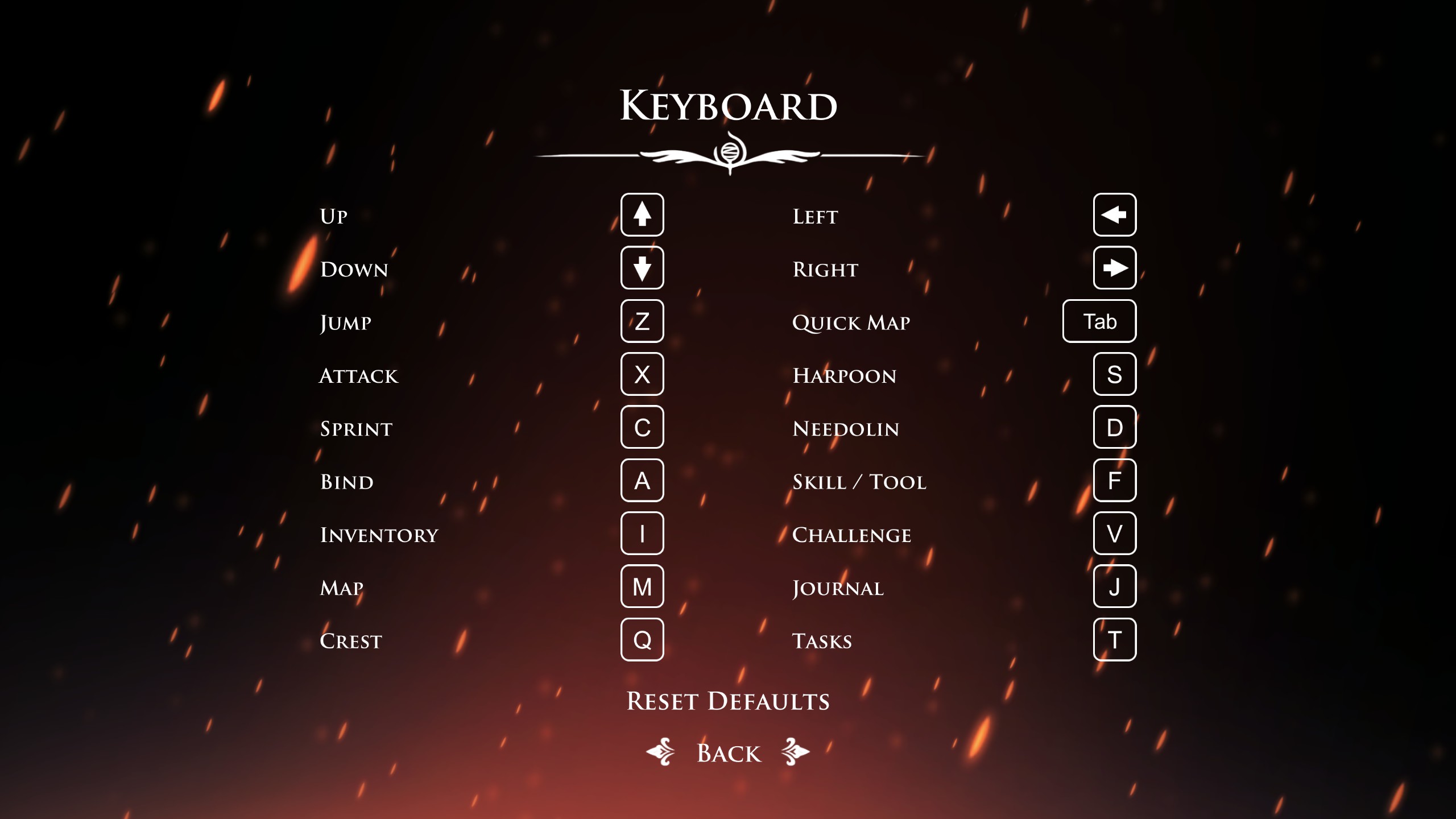This screenshot has width=1456, height=819.
Task: Click the A key bound to Bind
Action: tap(642, 481)
